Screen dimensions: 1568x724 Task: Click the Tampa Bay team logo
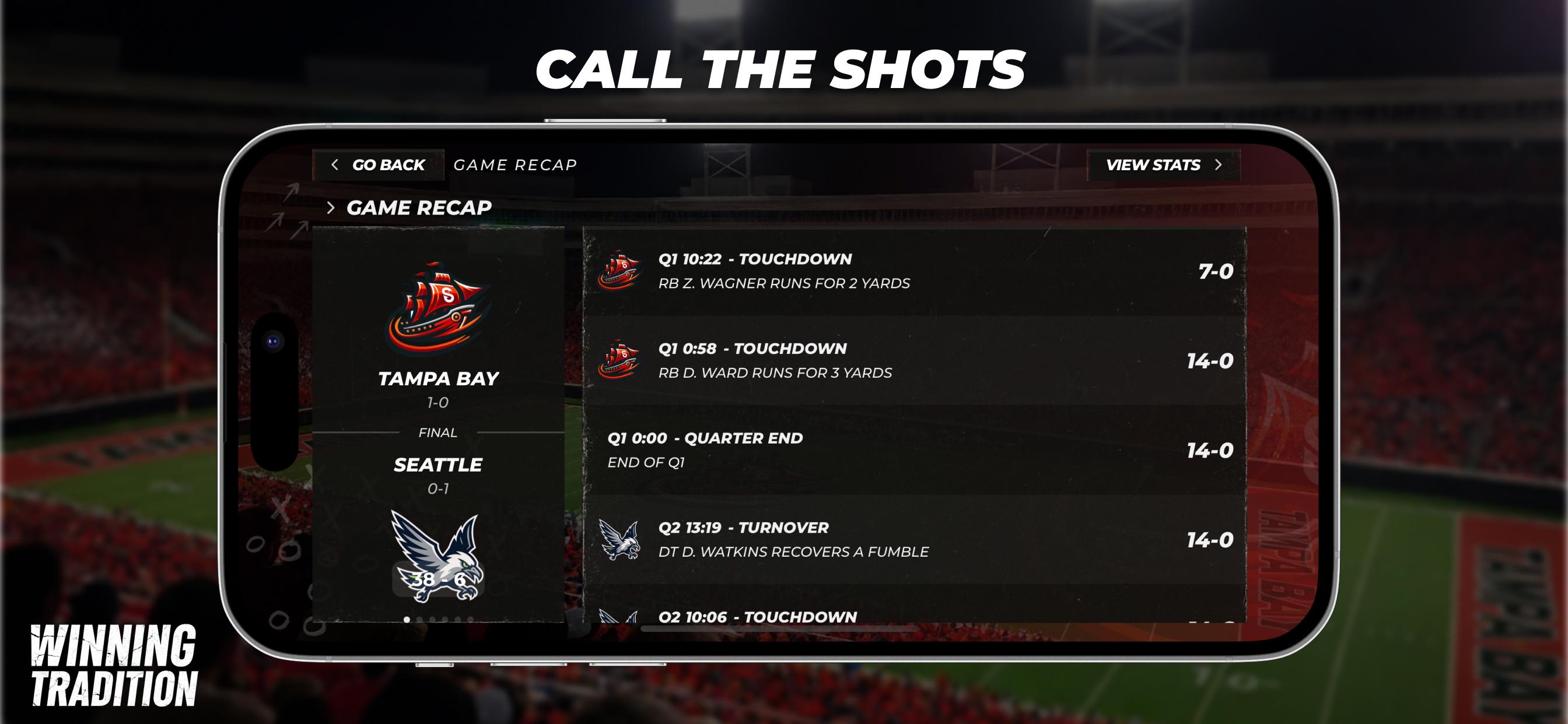(x=437, y=308)
